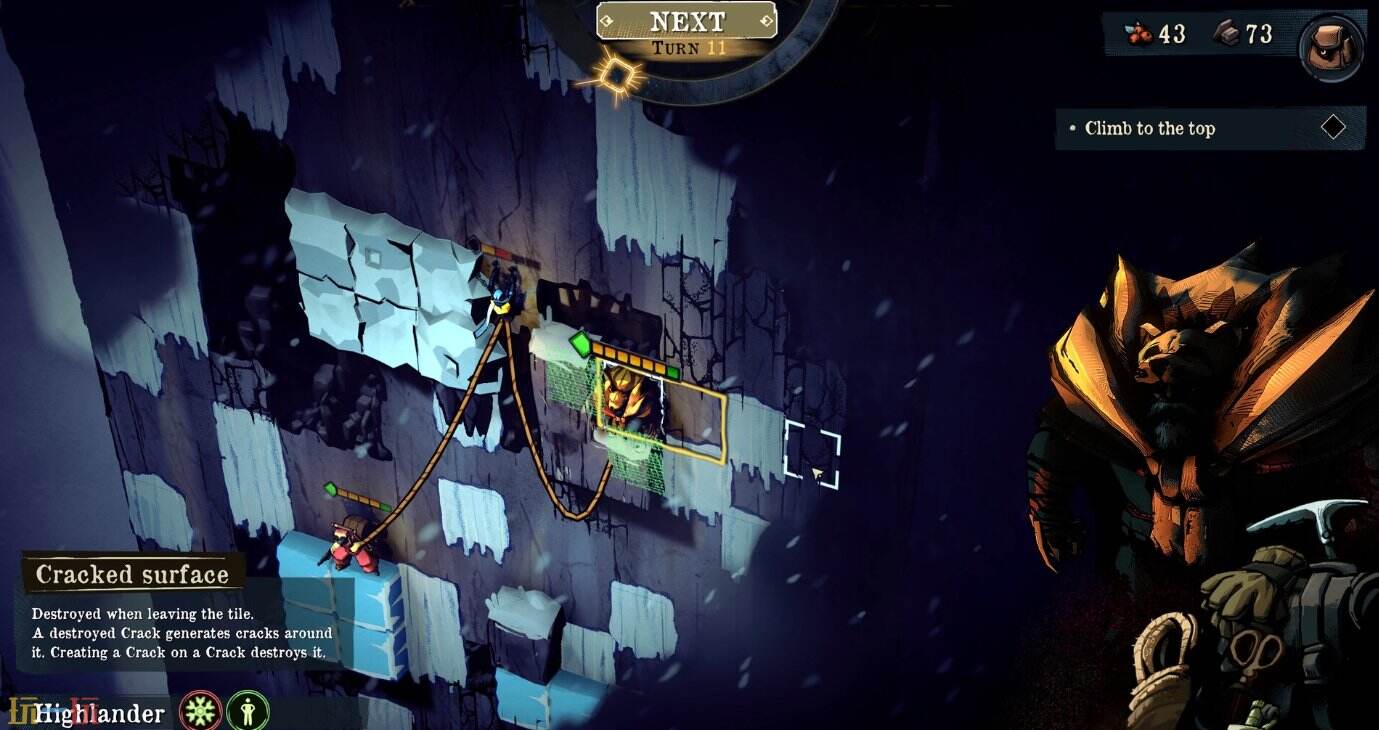Click the stone resource icon beside 73

tap(1227, 33)
